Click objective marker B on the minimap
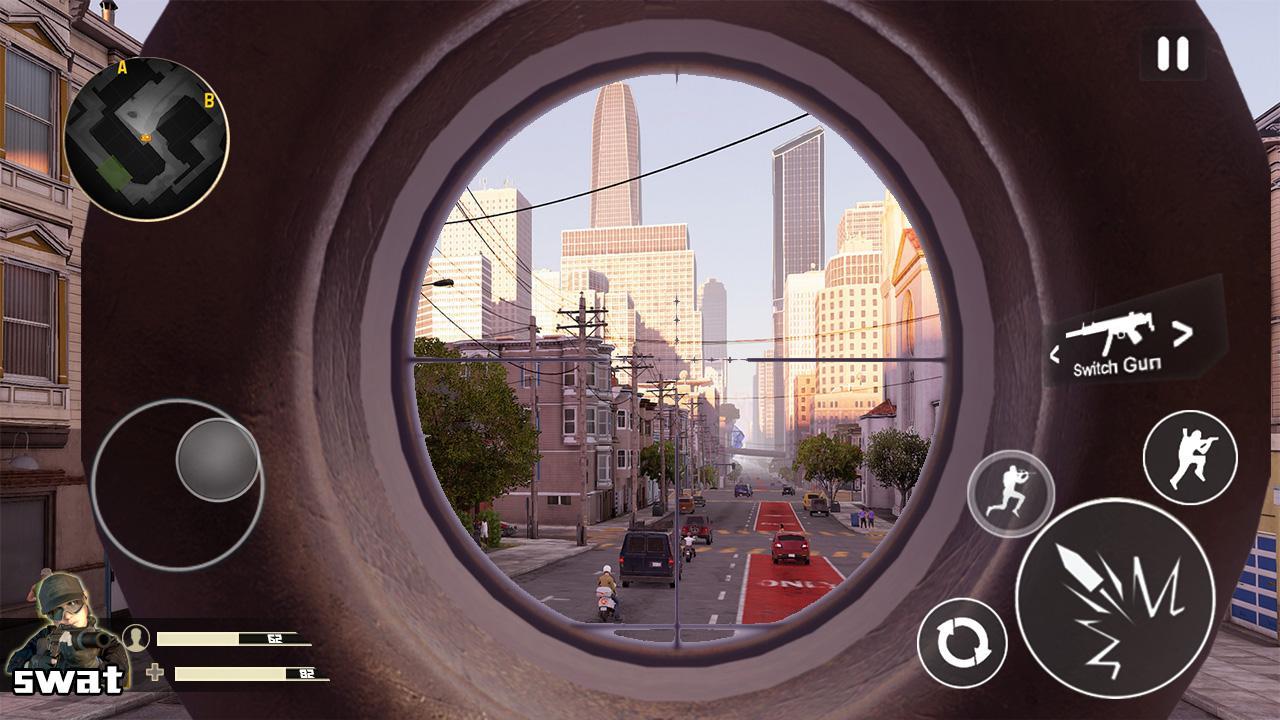 pyautogui.click(x=208, y=99)
